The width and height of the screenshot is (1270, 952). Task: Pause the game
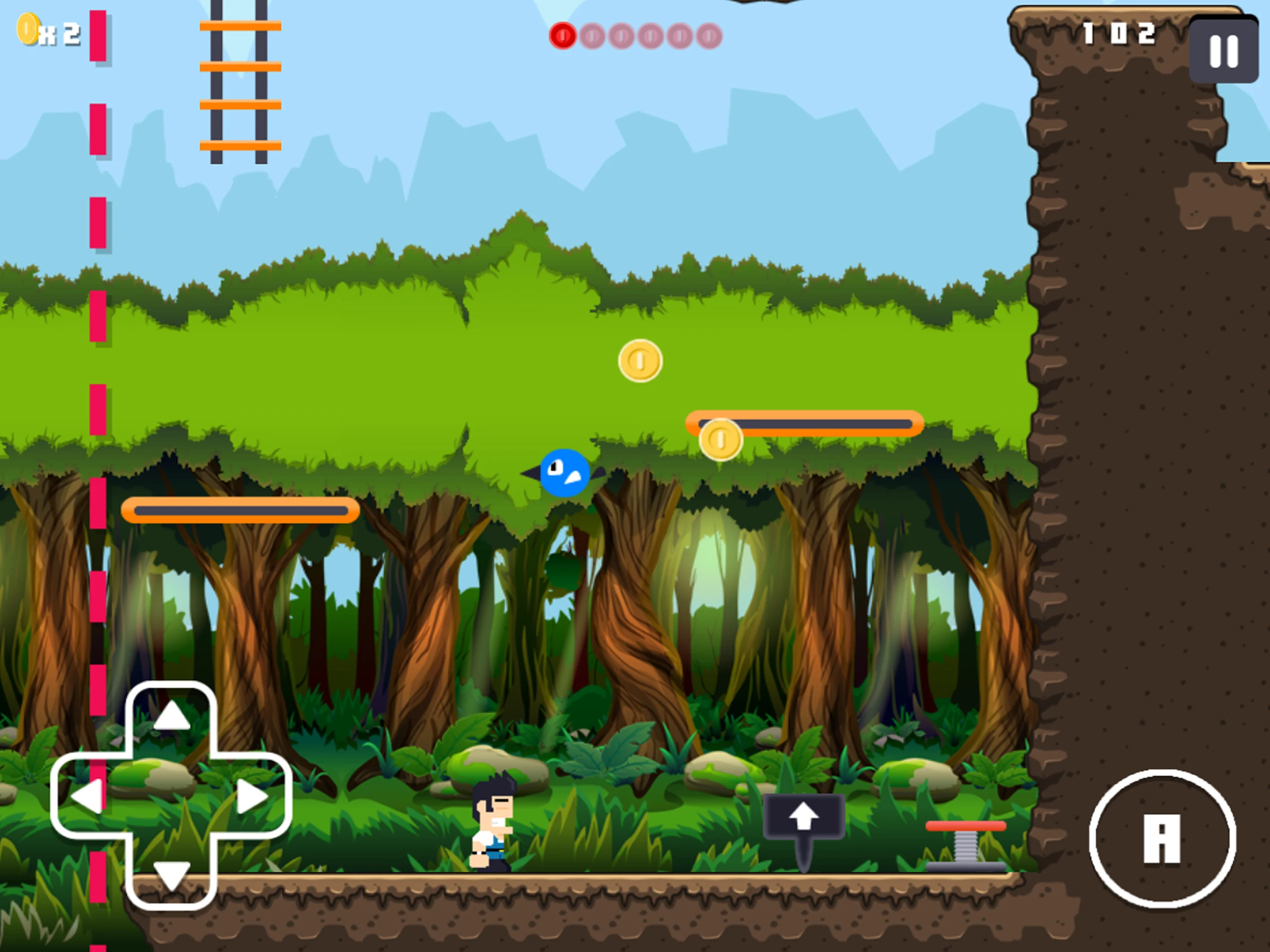tap(1223, 51)
